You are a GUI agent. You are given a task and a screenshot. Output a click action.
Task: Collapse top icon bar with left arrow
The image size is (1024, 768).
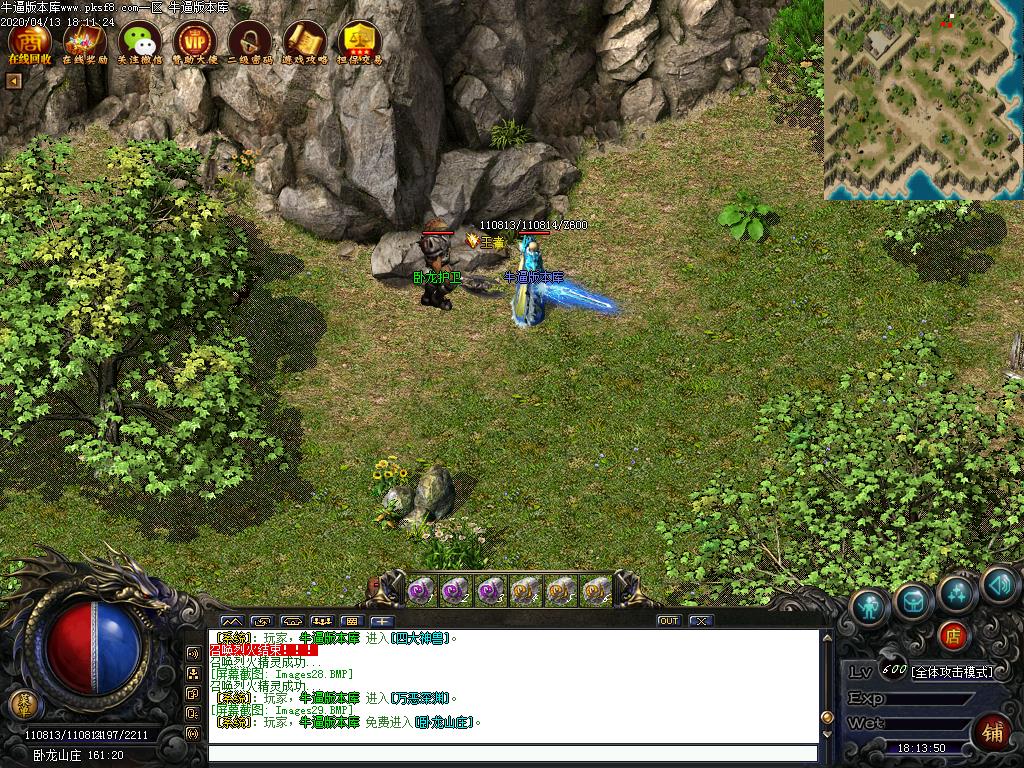tap(14, 81)
